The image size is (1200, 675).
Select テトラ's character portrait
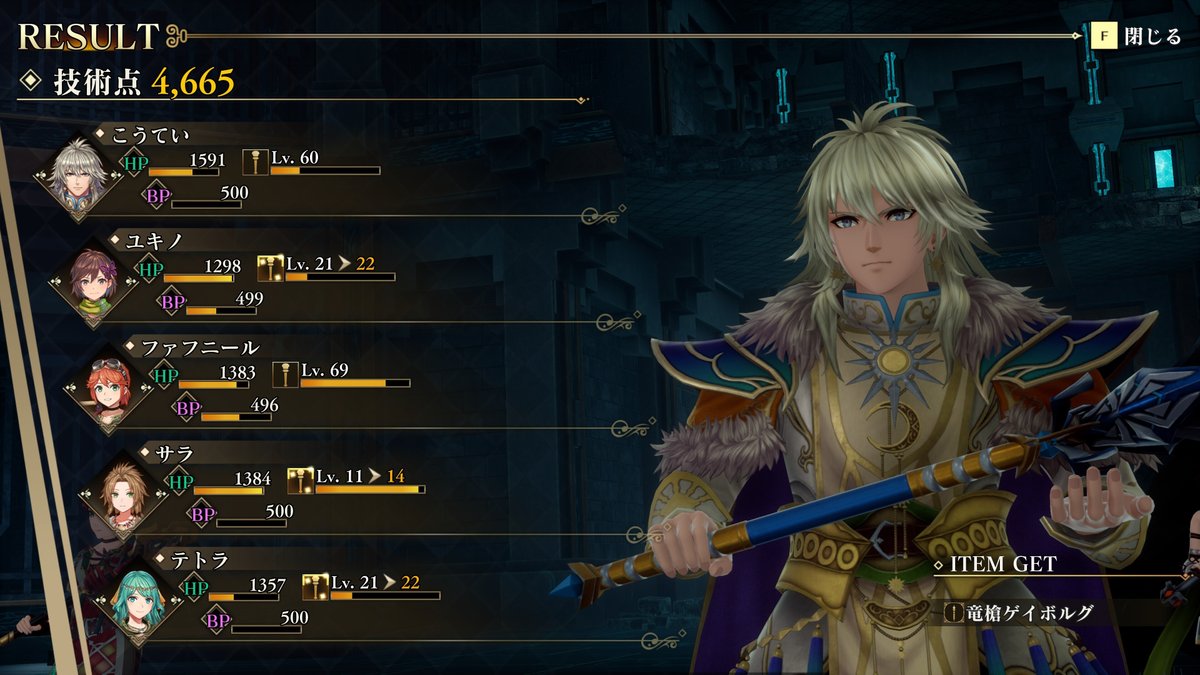140,601
